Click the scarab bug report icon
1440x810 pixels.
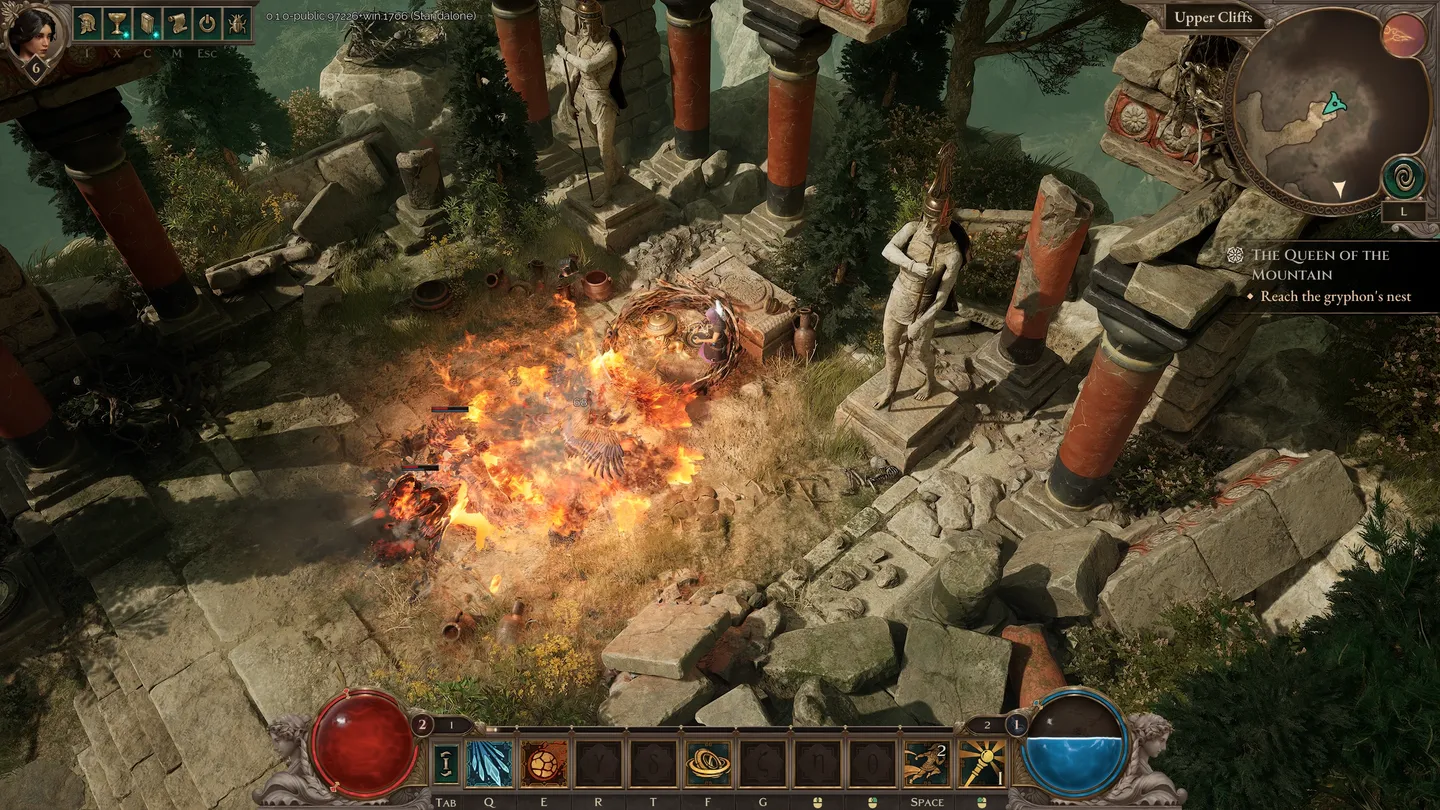click(238, 23)
